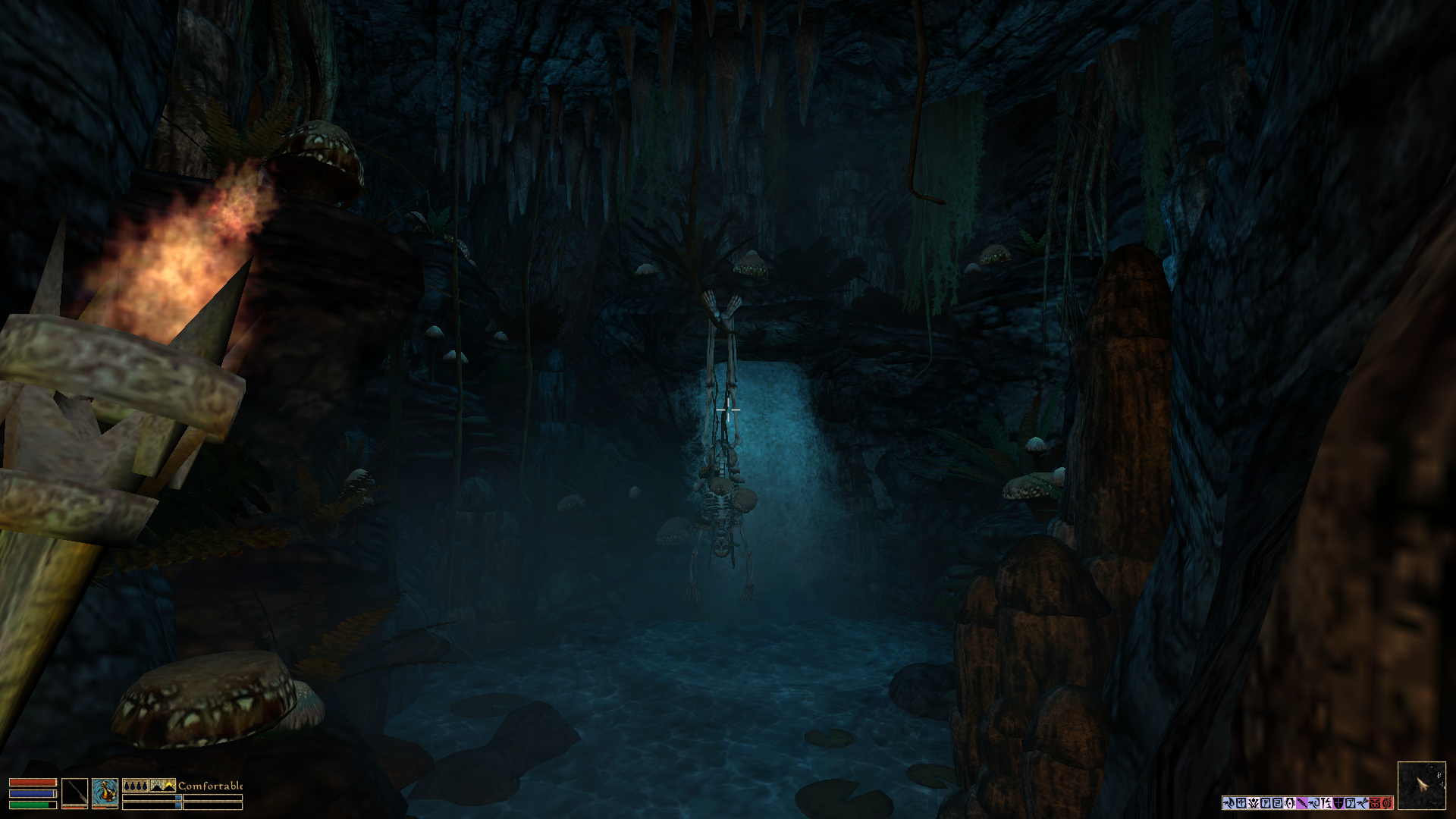The image size is (1456, 819).
Task: Inspect the feather effect icon
Action: pos(1302,803)
